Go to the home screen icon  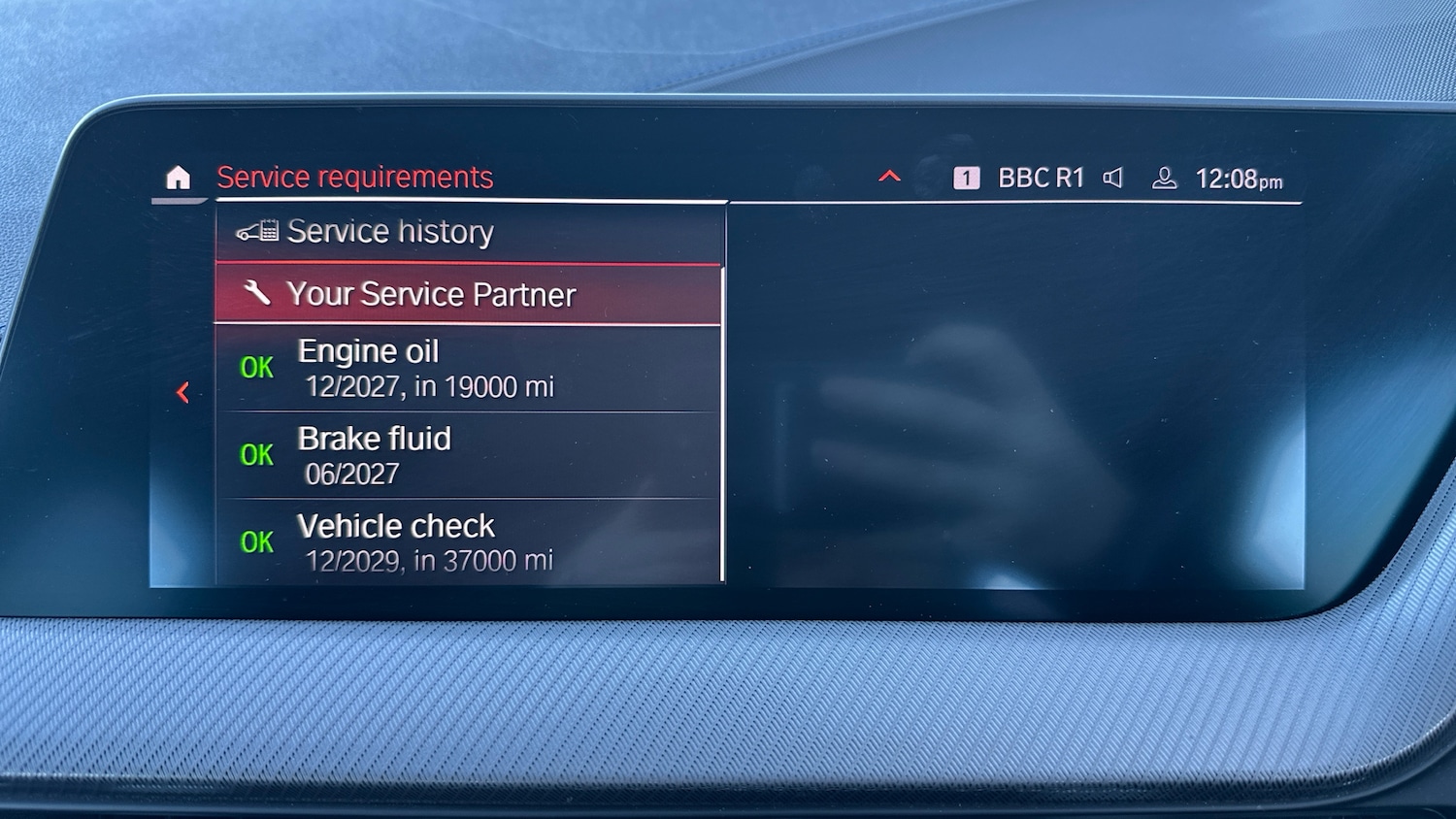click(179, 178)
